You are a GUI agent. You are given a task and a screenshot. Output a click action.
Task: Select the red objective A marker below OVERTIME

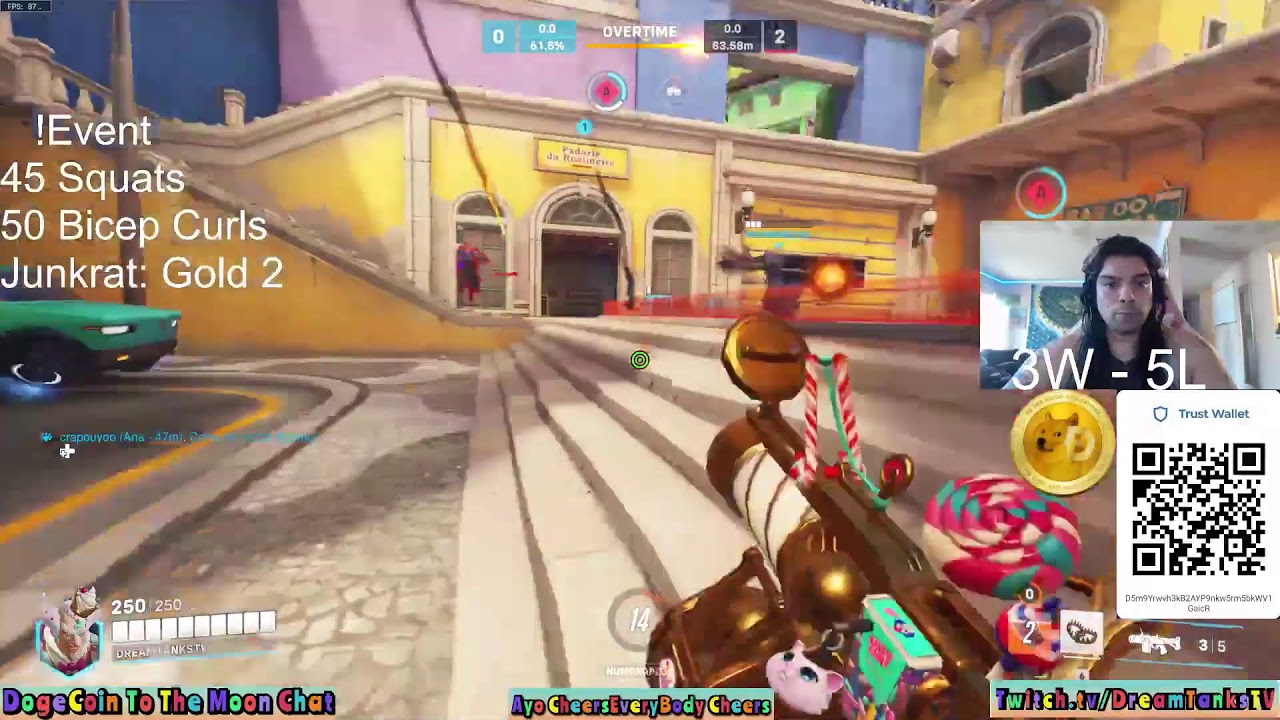pos(605,92)
